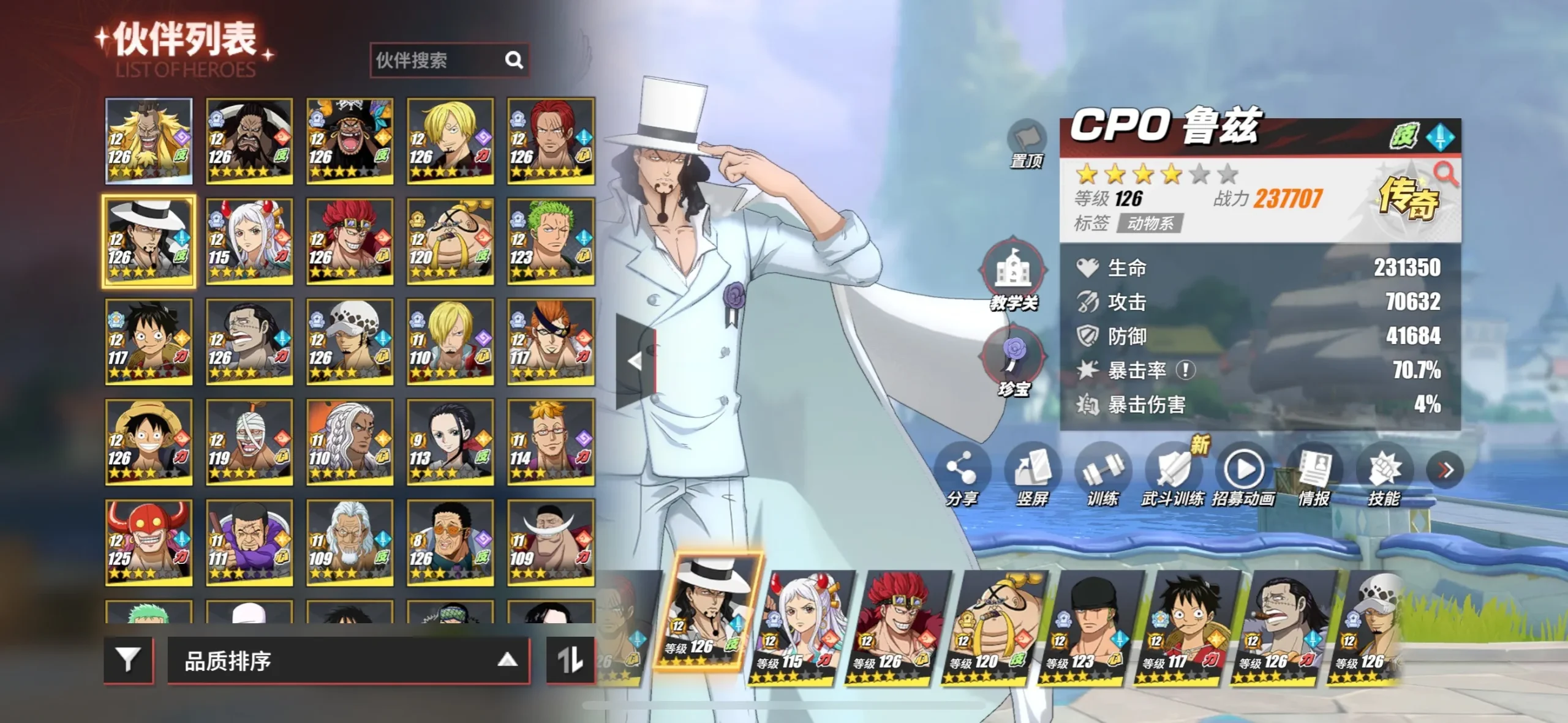Open the 情报 info page
The width and height of the screenshot is (1568, 723).
tap(1314, 474)
